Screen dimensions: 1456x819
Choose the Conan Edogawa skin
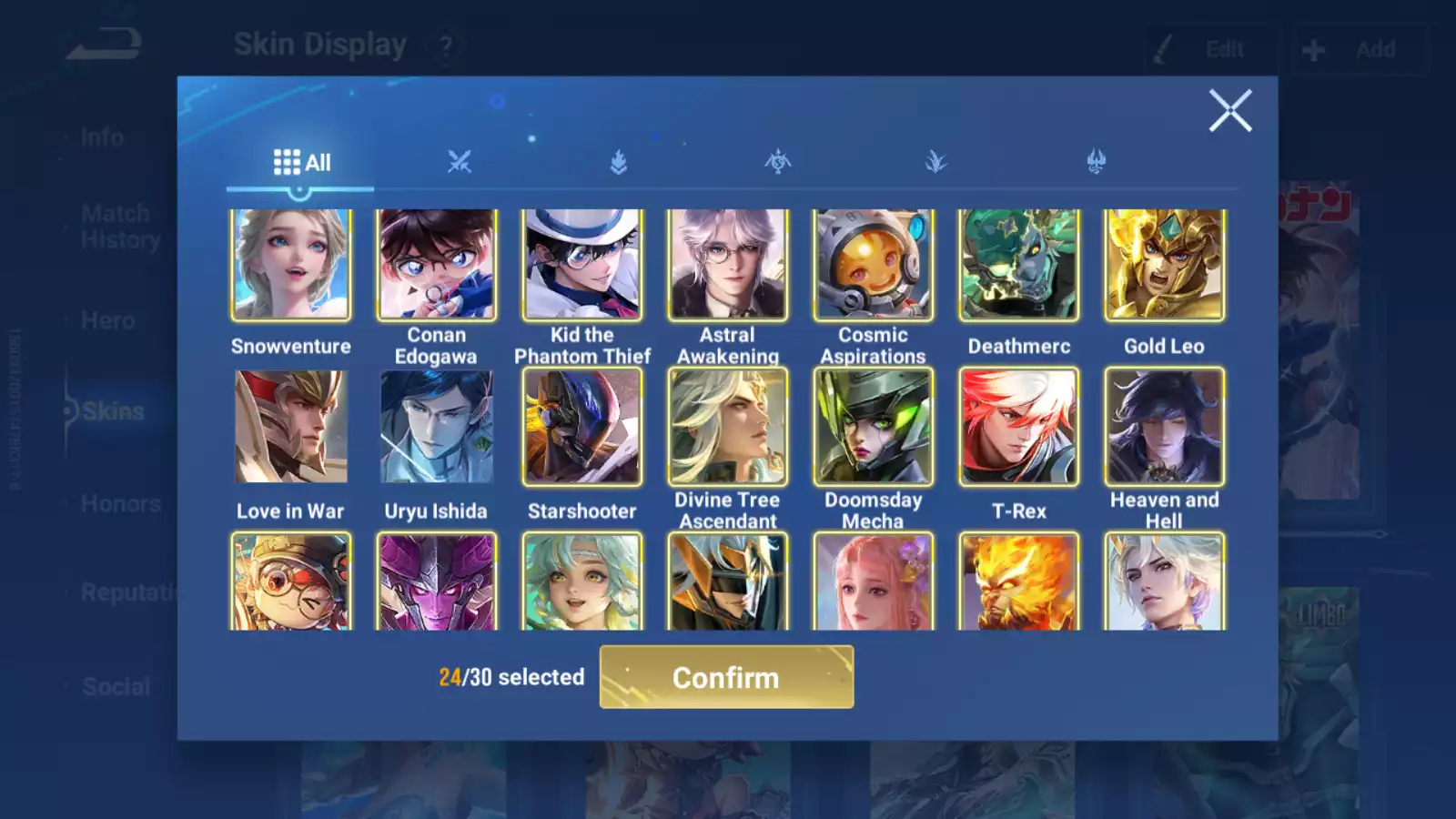tap(437, 266)
